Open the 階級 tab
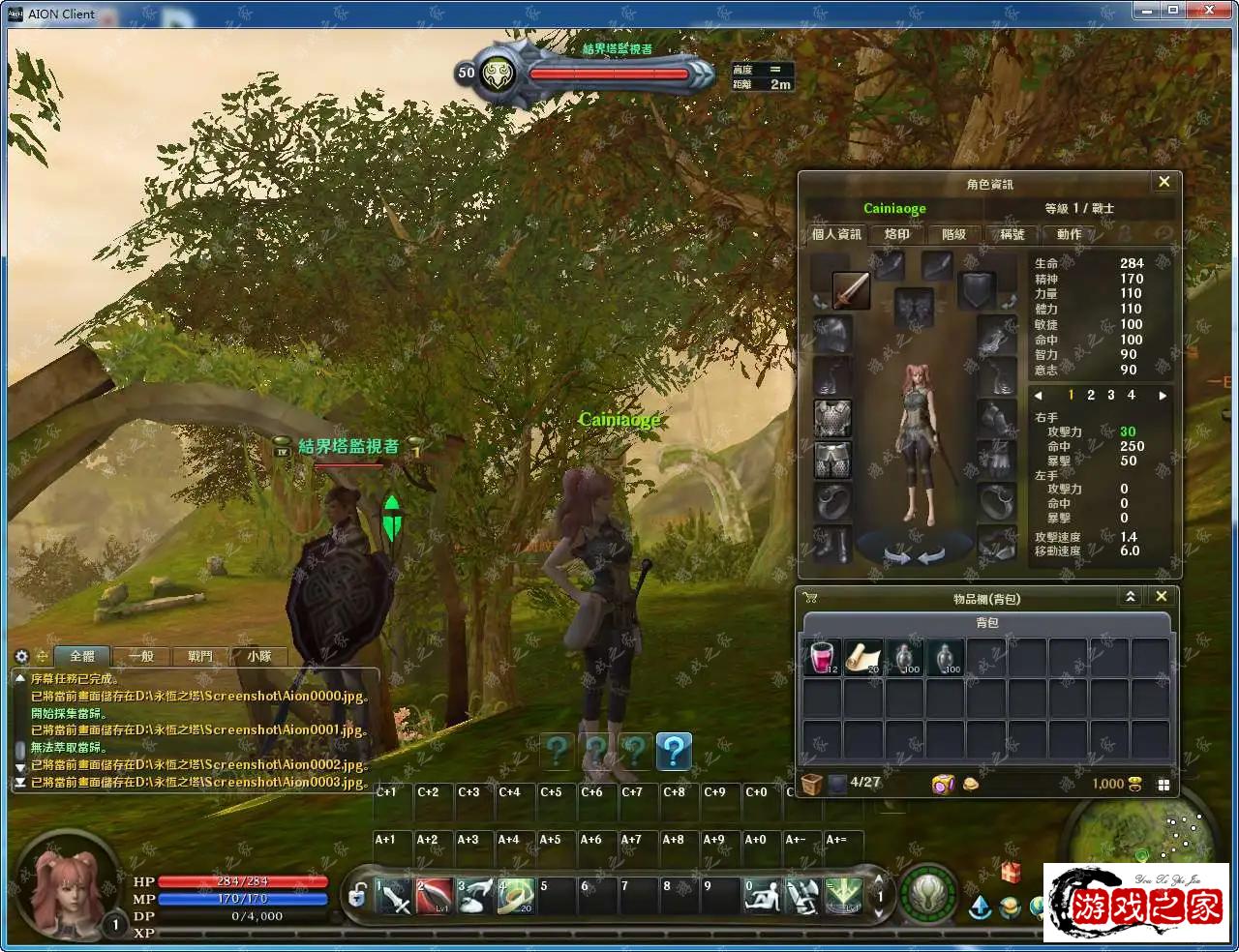The width and height of the screenshot is (1239, 952). (x=953, y=234)
